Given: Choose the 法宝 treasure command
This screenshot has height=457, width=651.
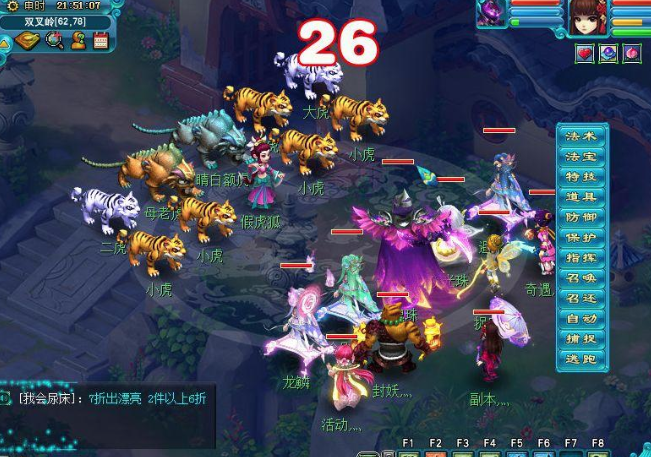Looking at the screenshot, I should 581,156.
